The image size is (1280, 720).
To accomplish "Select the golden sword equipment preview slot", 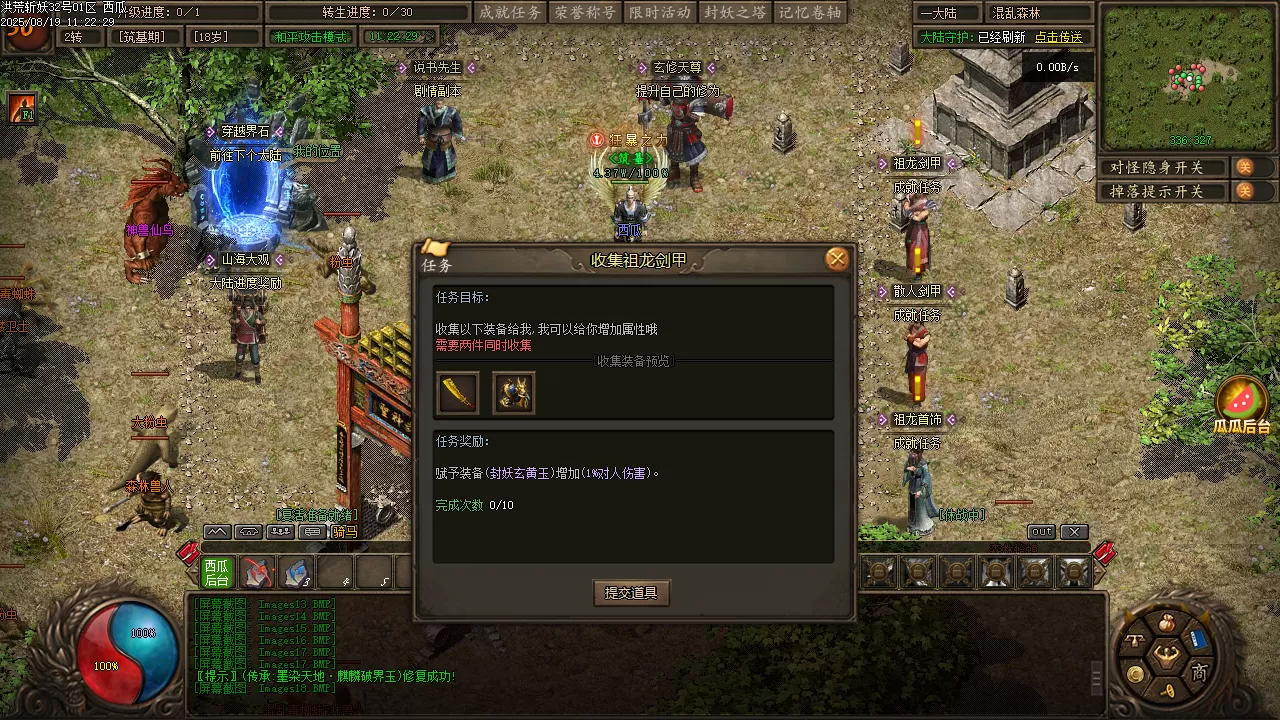I will [458, 393].
